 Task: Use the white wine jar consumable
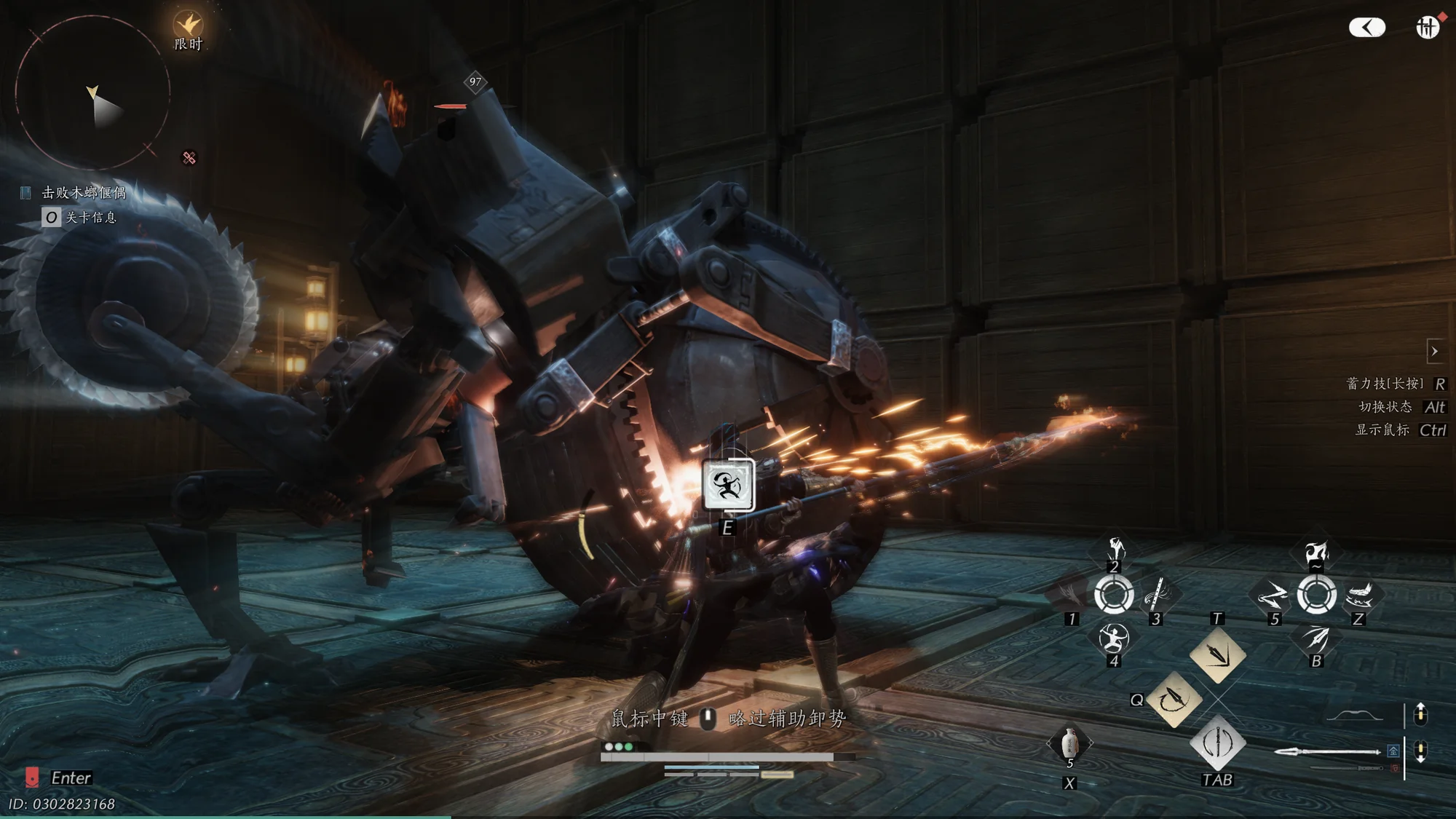click(1069, 743)
